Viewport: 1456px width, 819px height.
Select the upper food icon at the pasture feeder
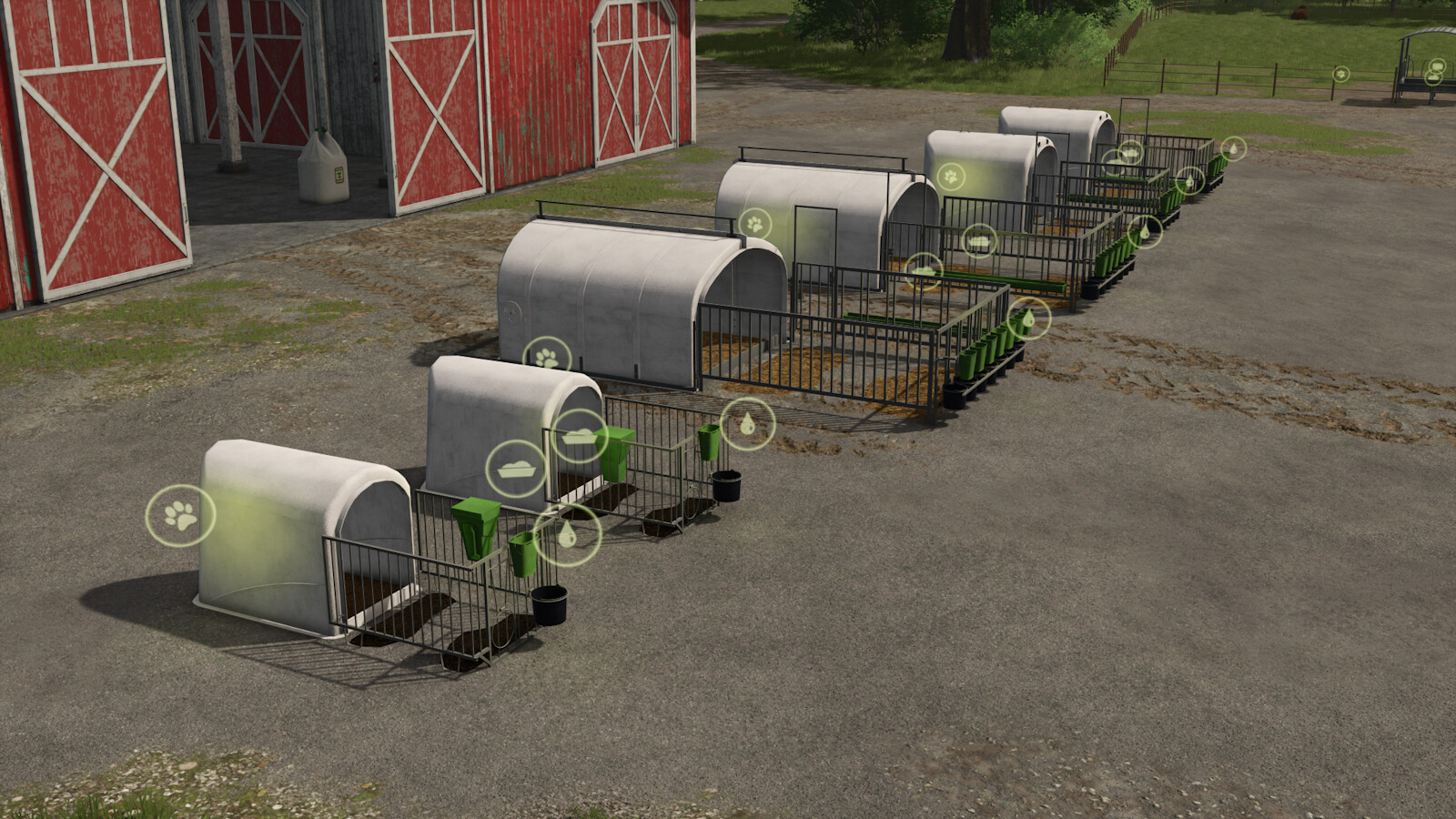1437,66
